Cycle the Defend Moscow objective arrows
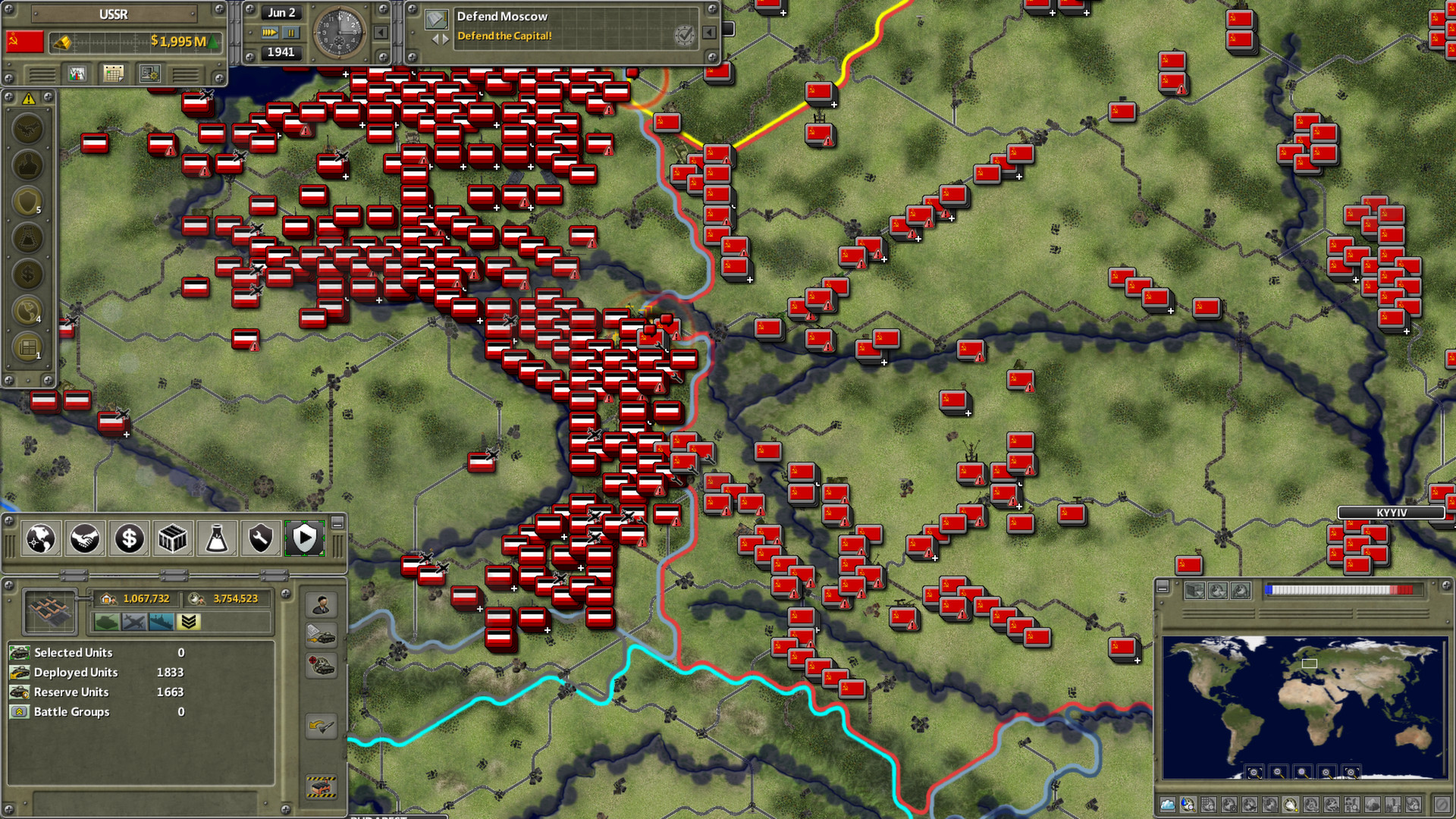Image resolution: width=1456 pixels, height=819 pixels. 441,40
